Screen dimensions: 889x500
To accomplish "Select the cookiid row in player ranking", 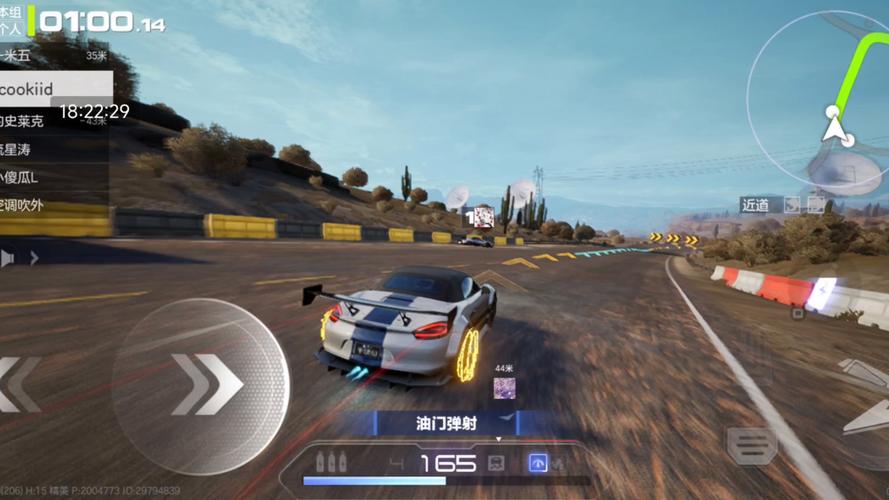I will coord(52,90).
